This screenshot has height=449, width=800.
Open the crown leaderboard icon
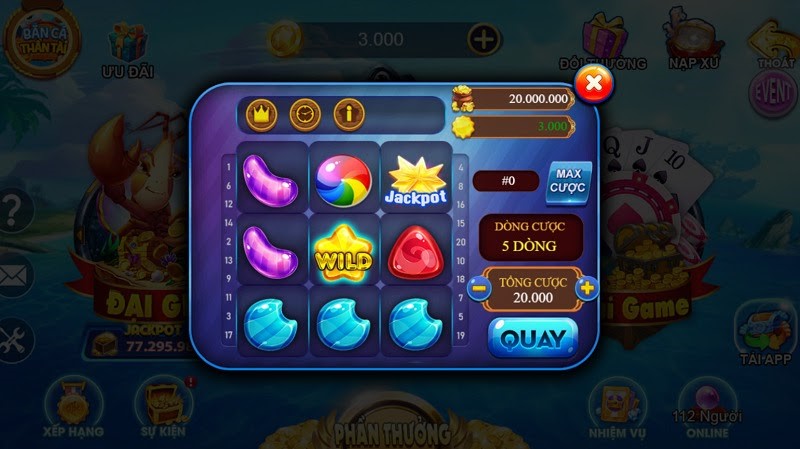[x=259, y=114]
